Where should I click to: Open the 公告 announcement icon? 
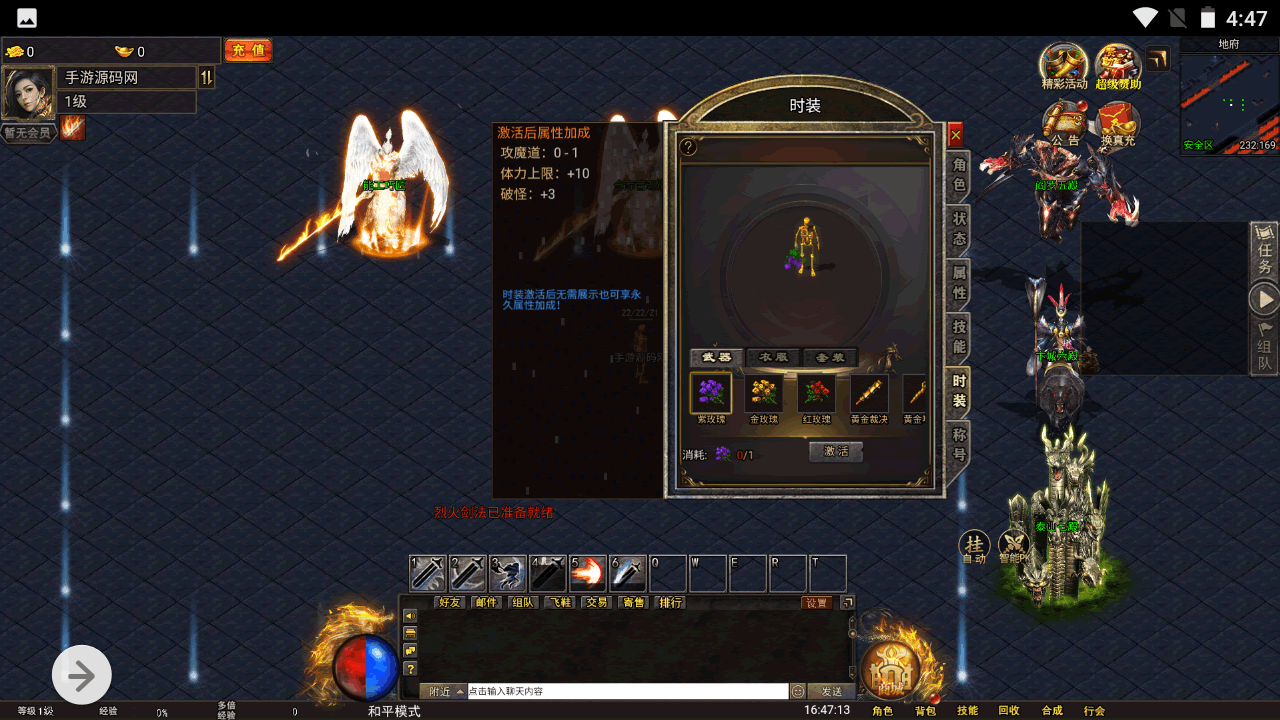tap(1064, 124)
